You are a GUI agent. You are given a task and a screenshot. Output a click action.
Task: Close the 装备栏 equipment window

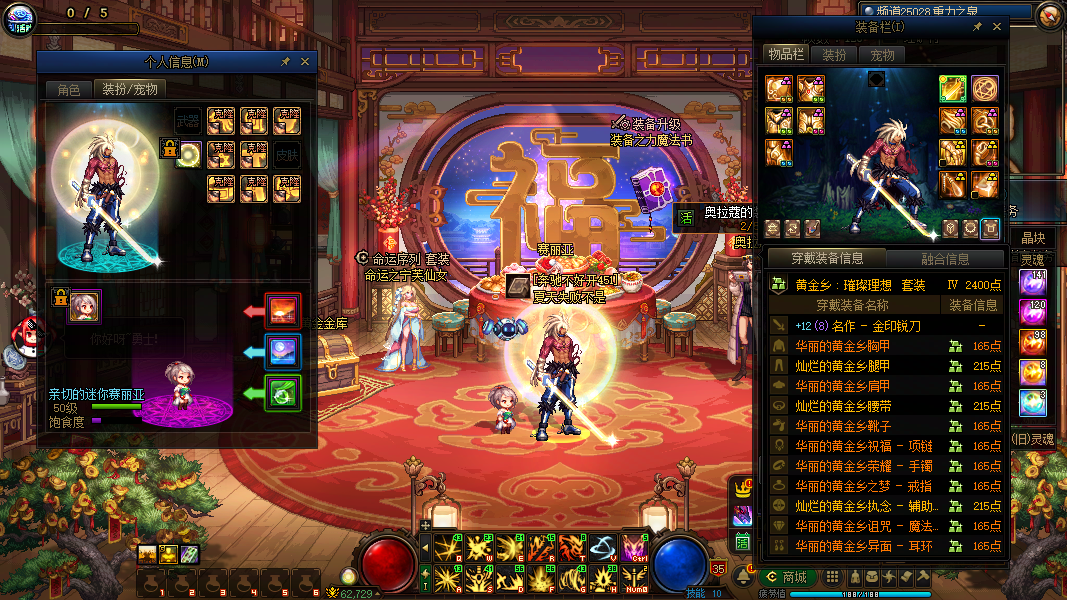996,27
